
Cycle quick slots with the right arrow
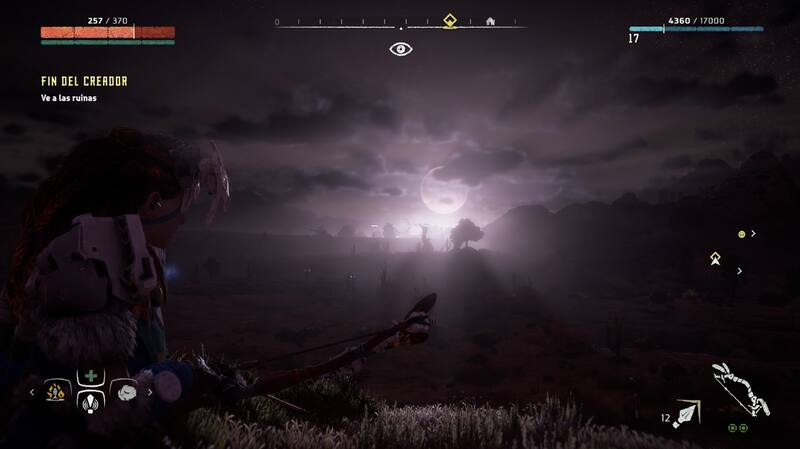point(151,392)
